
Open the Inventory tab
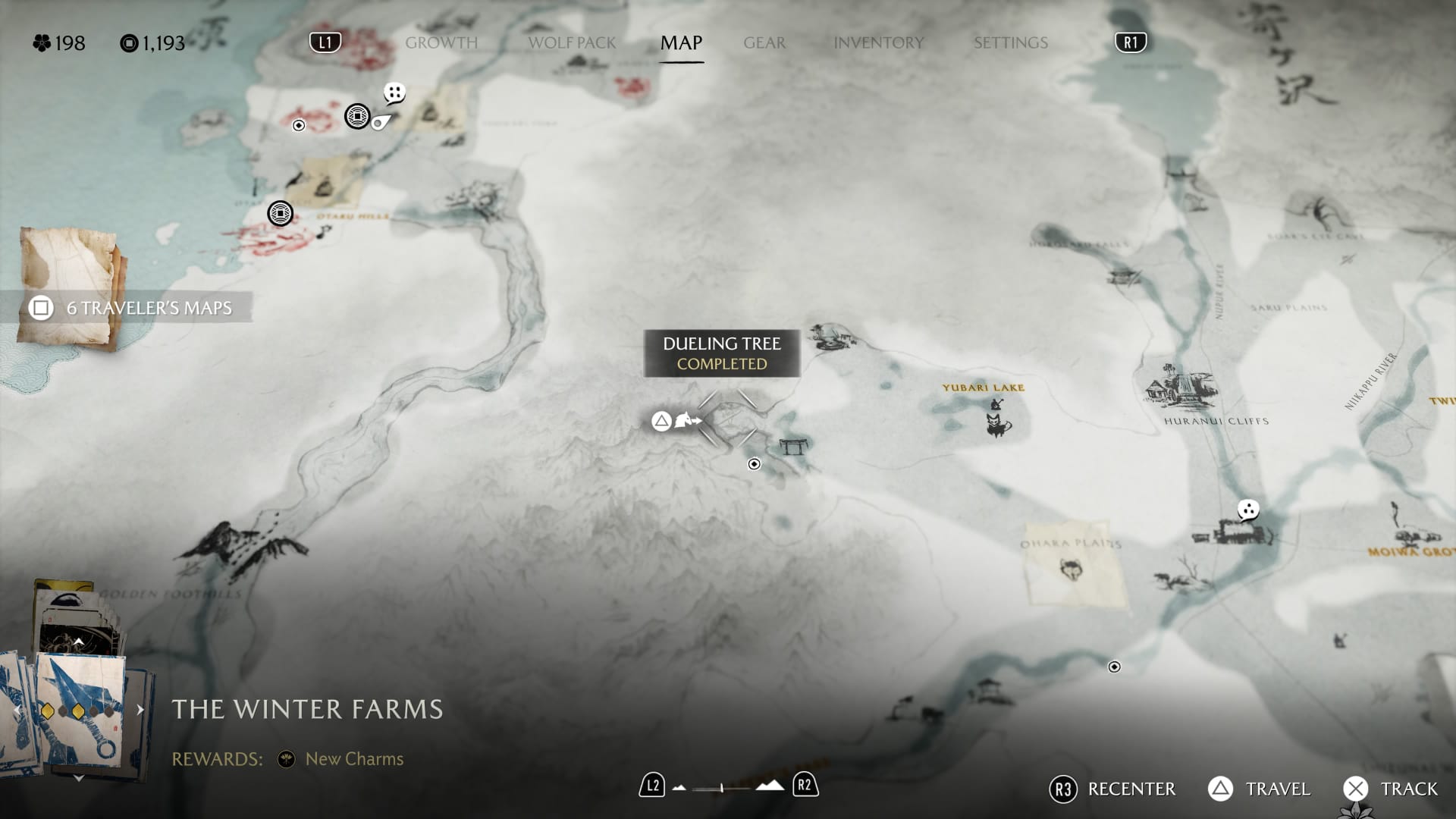coord(878,43)
